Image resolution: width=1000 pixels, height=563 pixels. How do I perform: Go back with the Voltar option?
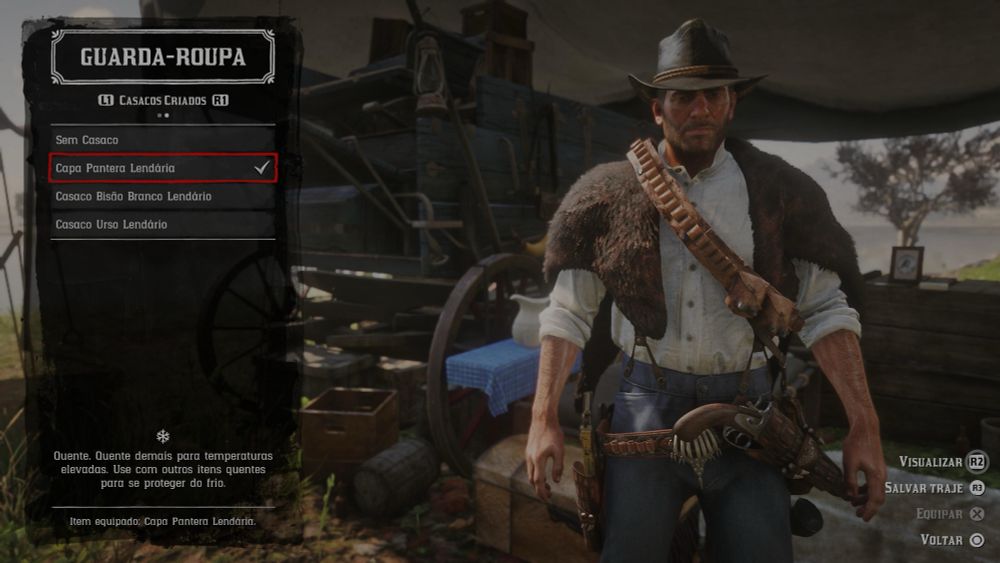pos(952,540)
